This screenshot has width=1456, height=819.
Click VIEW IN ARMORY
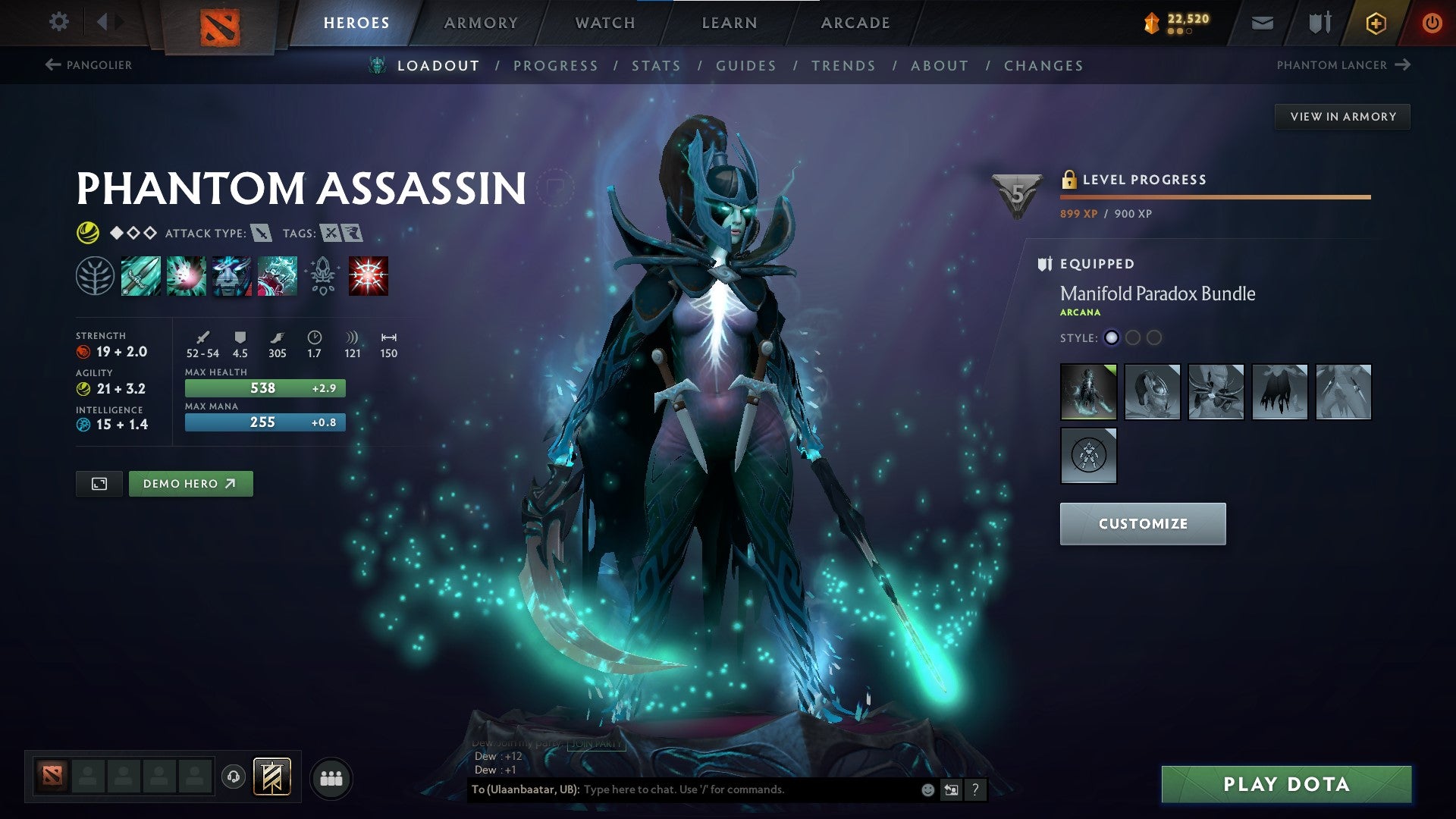tap(1342, 116)
